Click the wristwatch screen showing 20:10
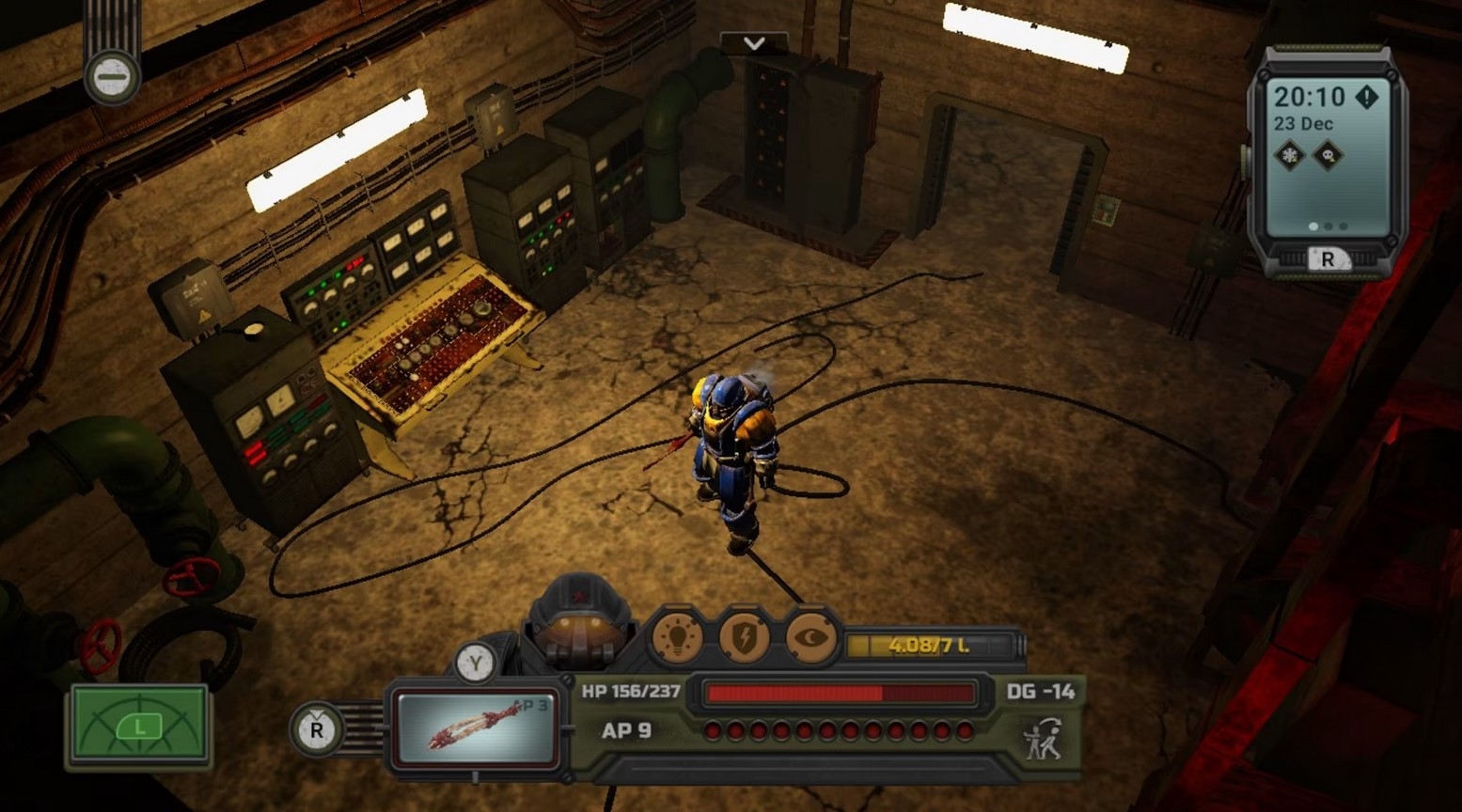This screenshot has height=812, width=1462. tap(1326, 155)
